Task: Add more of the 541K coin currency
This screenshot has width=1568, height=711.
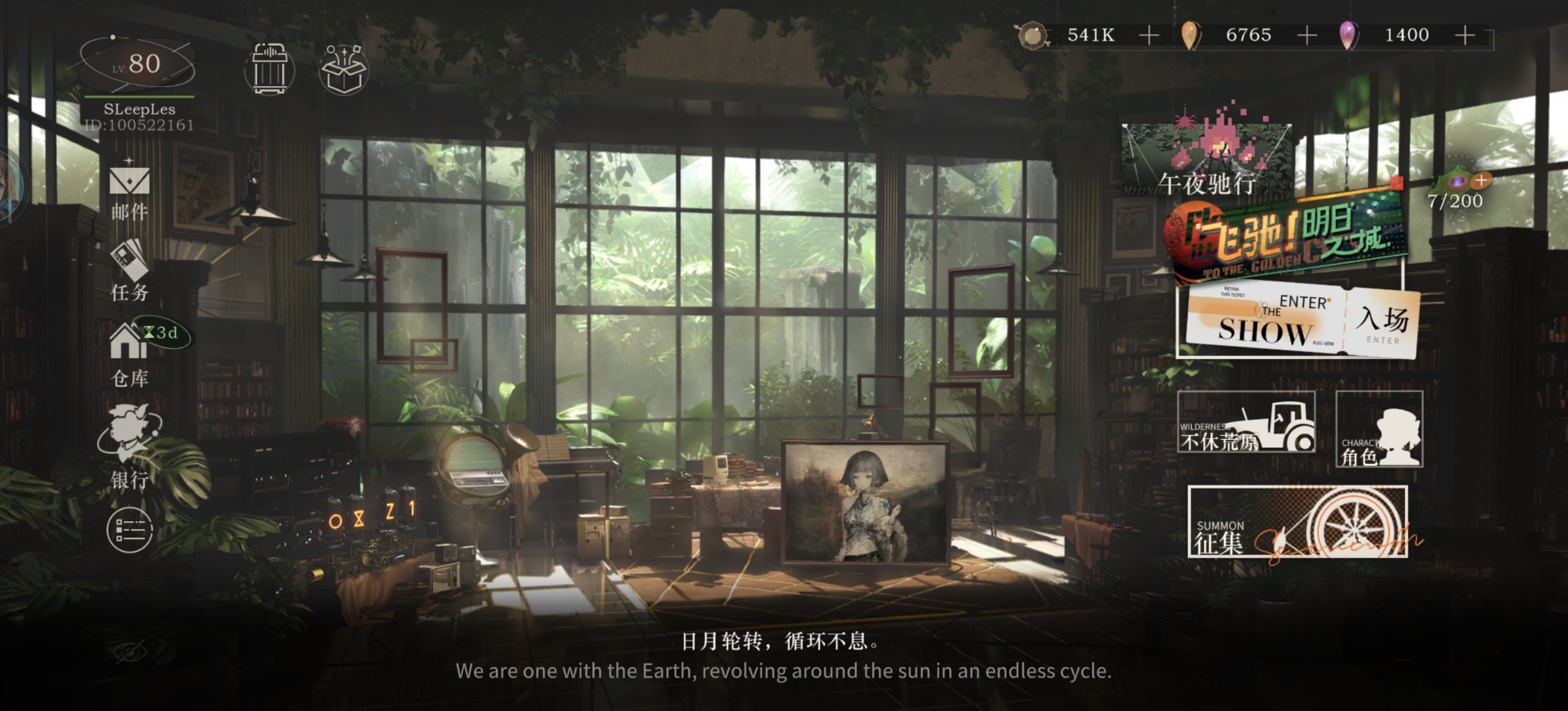Action: (x=1149, y=35)
